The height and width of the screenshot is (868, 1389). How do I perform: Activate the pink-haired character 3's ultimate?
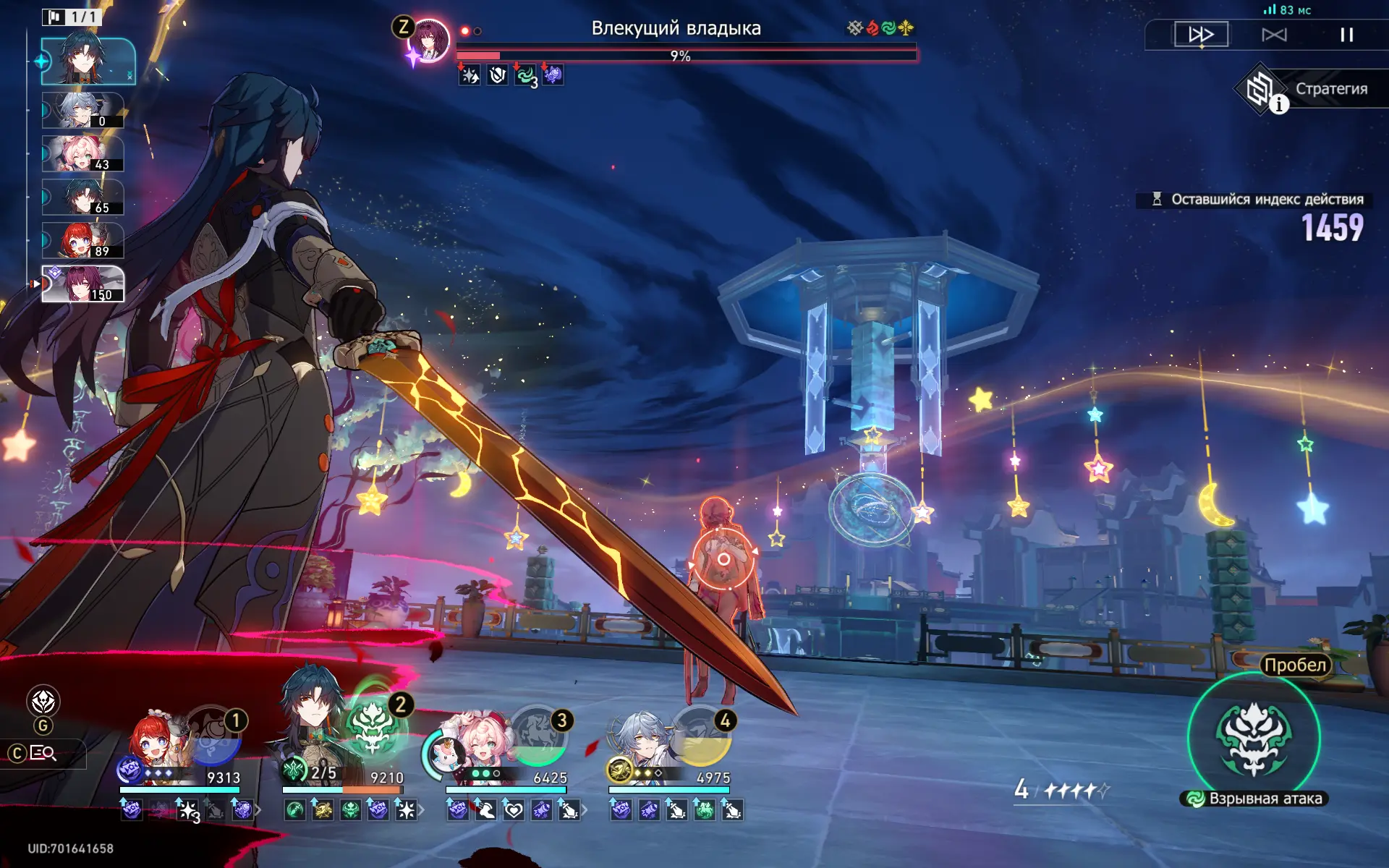[538, 738]
